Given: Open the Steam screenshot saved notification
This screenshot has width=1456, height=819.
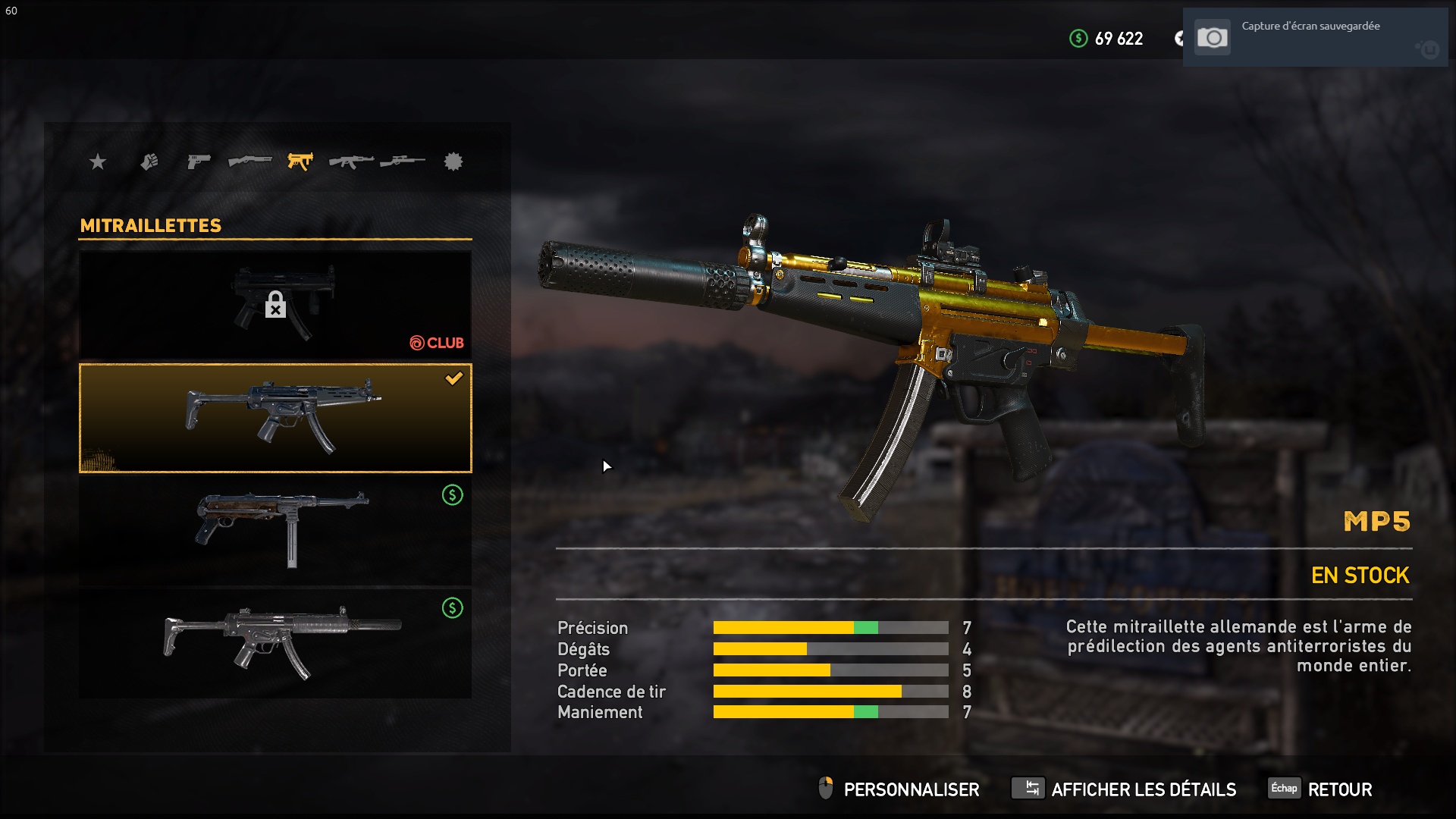Looking at the screenshot, I should pyautogui.click(x=1315, y=38).
